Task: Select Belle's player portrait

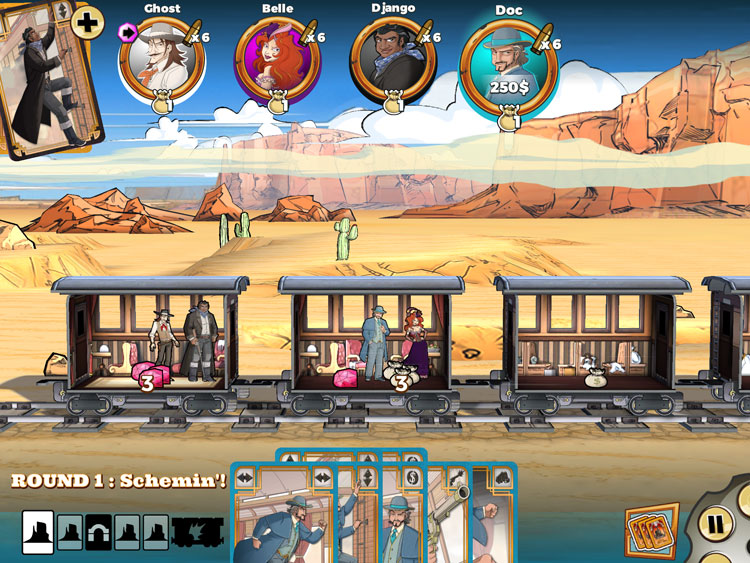Action: coord(276,60)
